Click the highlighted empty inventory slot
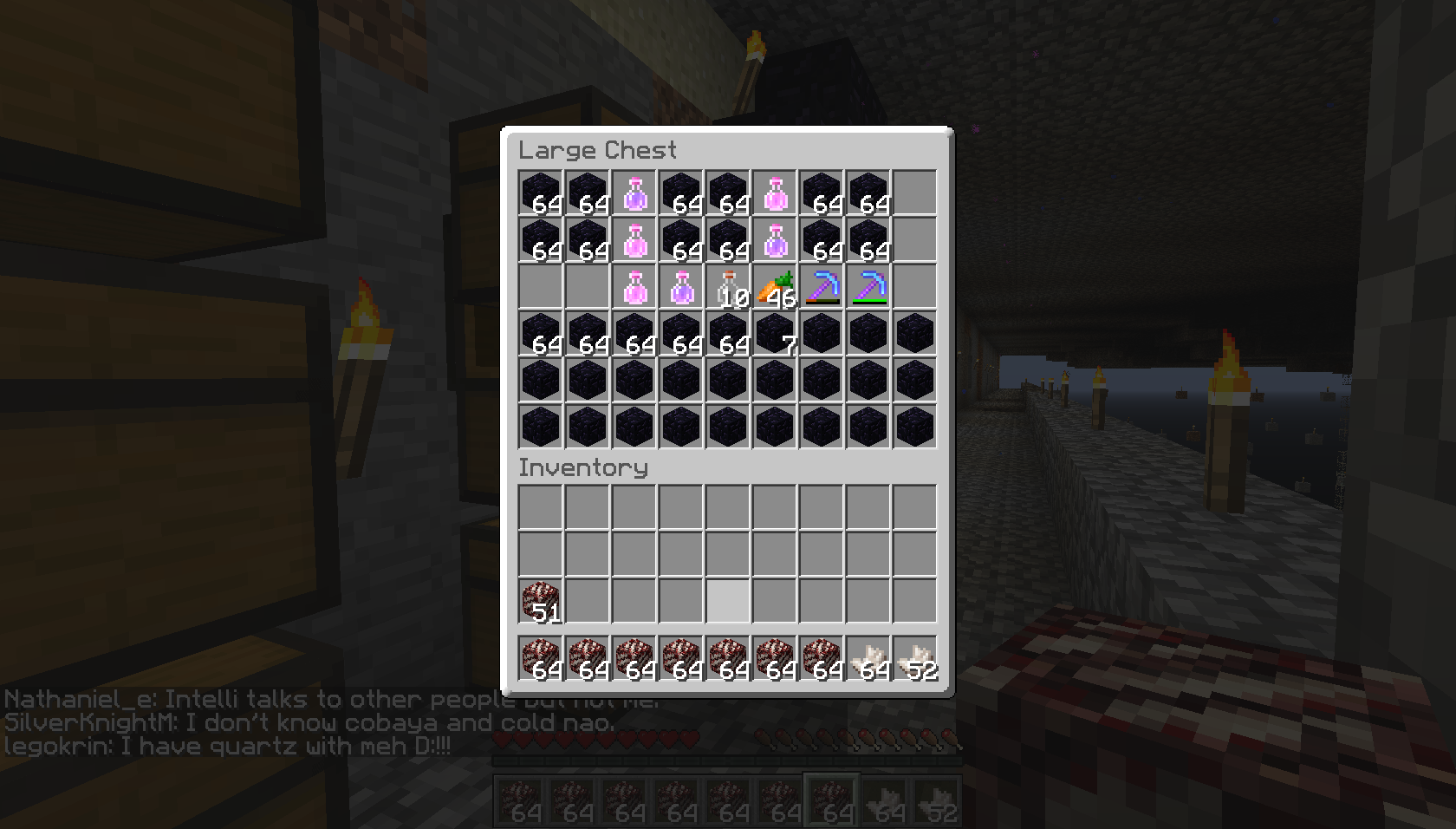 (728, 598)
